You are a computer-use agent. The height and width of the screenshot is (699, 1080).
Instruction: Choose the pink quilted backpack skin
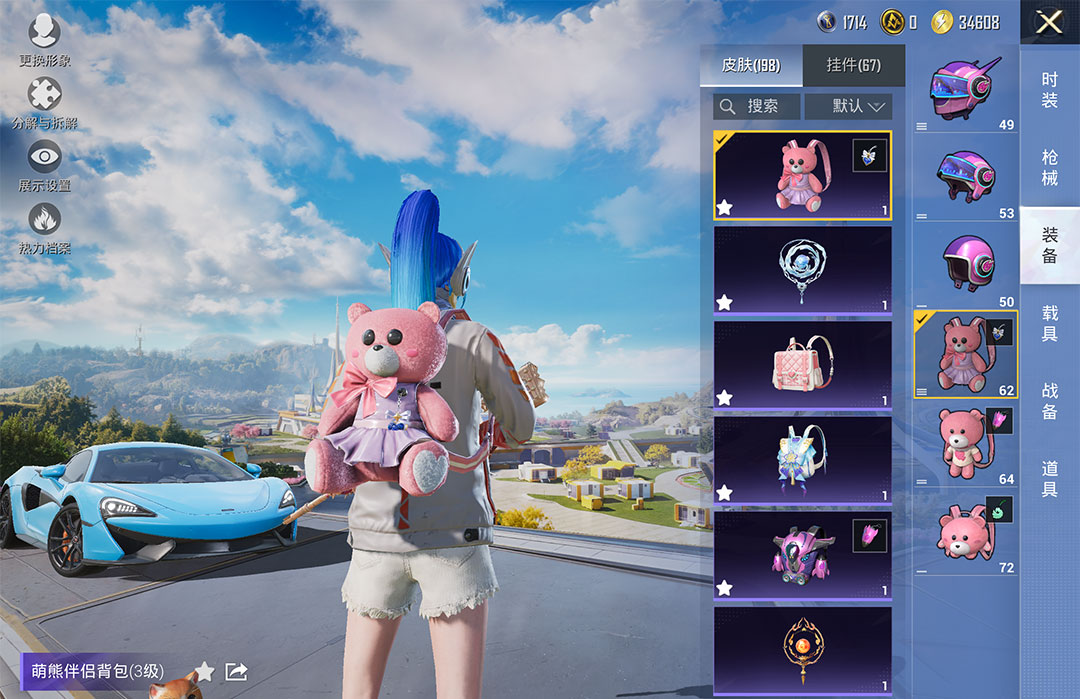pyautogui.click(x=802, y=364)
